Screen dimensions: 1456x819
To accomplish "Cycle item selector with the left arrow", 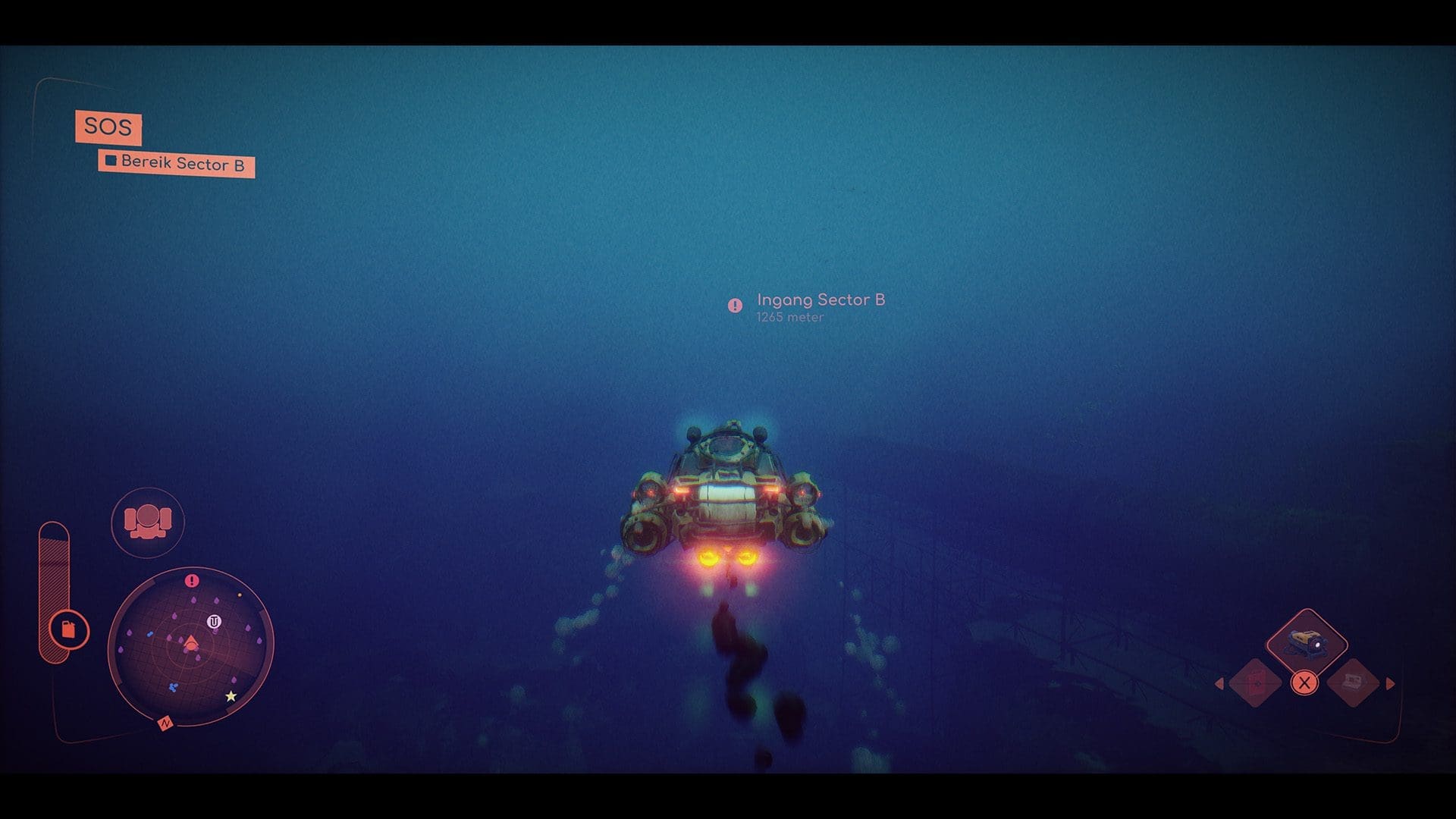I will (x=1219, y=684).
